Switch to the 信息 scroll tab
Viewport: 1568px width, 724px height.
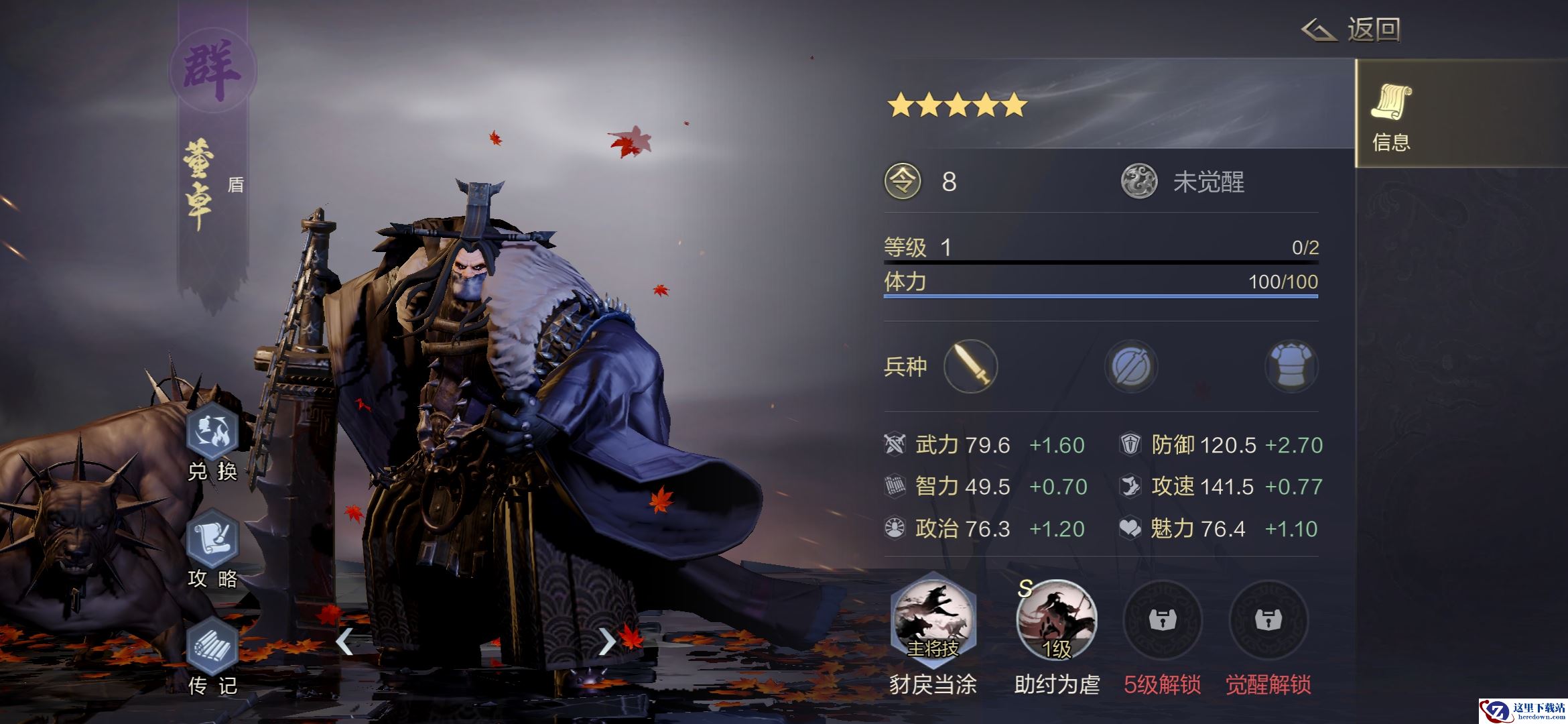coord(1391,114)
